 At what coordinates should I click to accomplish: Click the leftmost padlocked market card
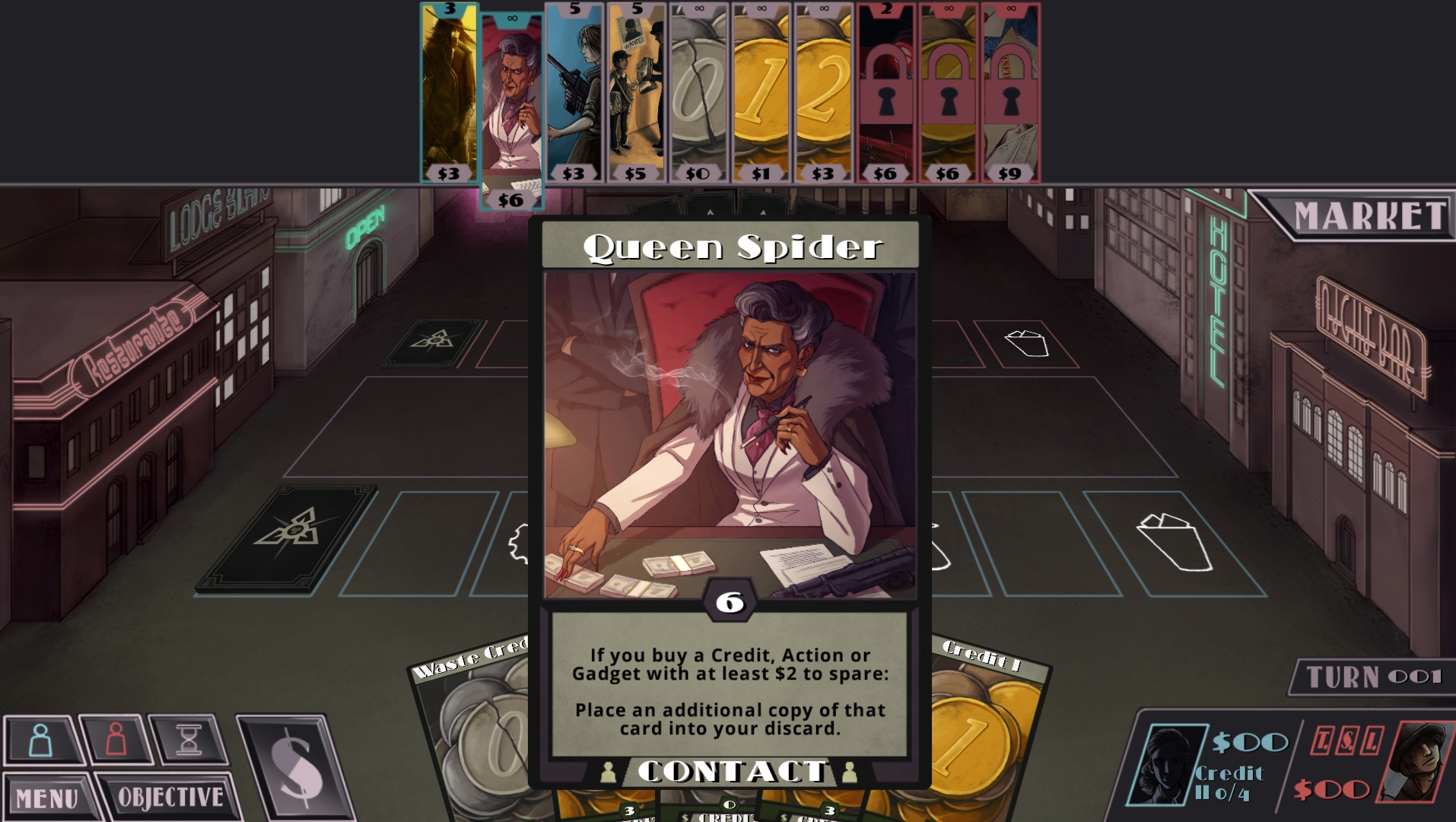click(885, 91)
